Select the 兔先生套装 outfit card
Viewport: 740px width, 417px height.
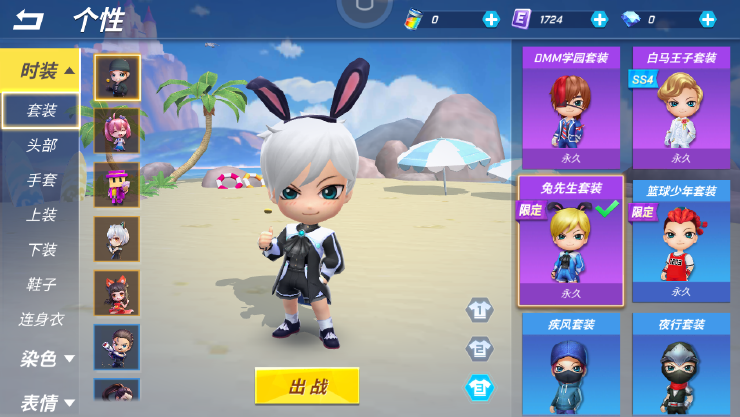point(571,241)
